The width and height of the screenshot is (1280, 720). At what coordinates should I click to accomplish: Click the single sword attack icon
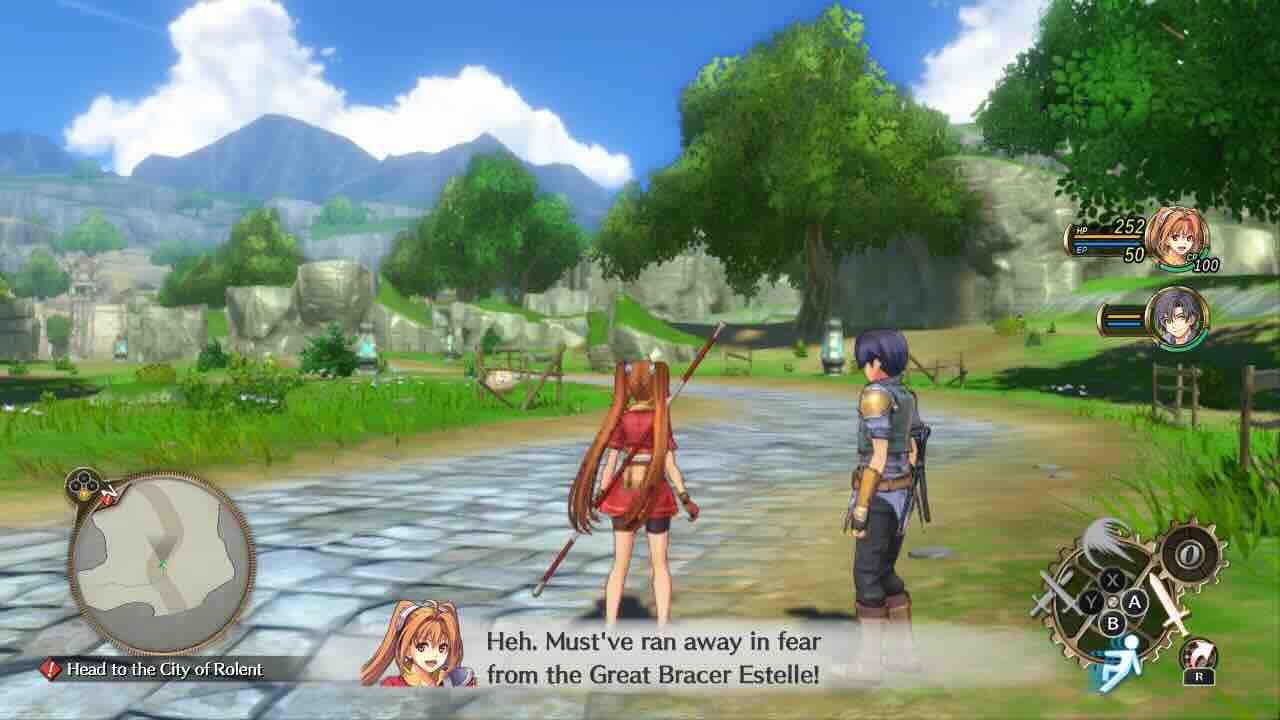[x=1167, y=603]
